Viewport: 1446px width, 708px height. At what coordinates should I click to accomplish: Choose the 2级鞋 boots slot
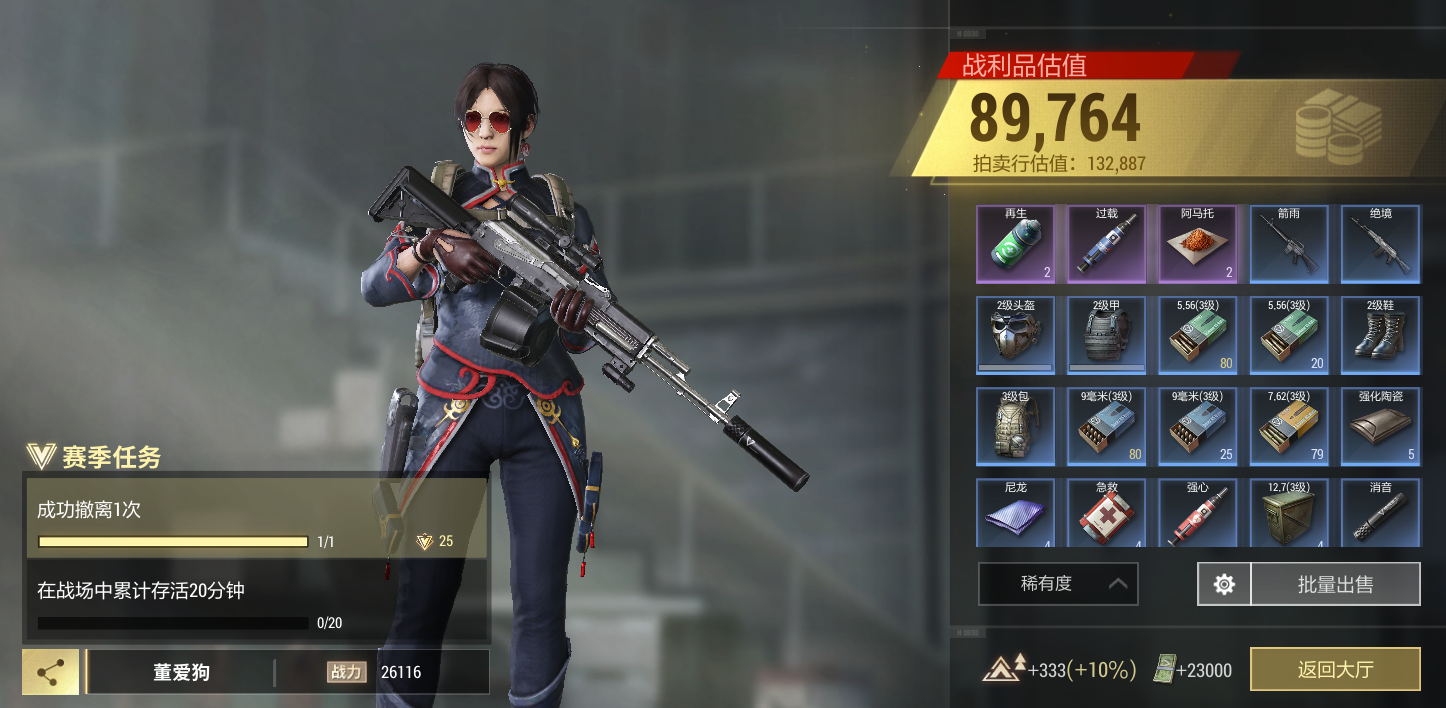[1381, 335]
